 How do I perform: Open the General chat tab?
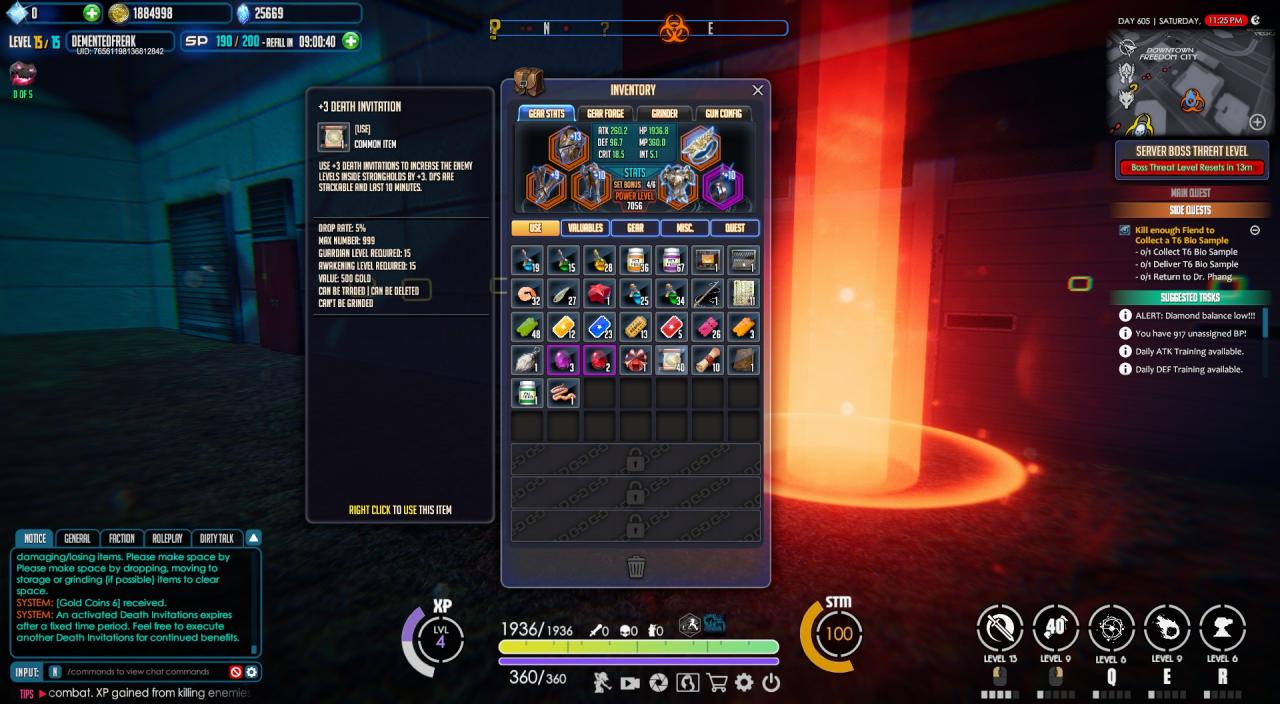pyautogui.click(x=77, y=538)
